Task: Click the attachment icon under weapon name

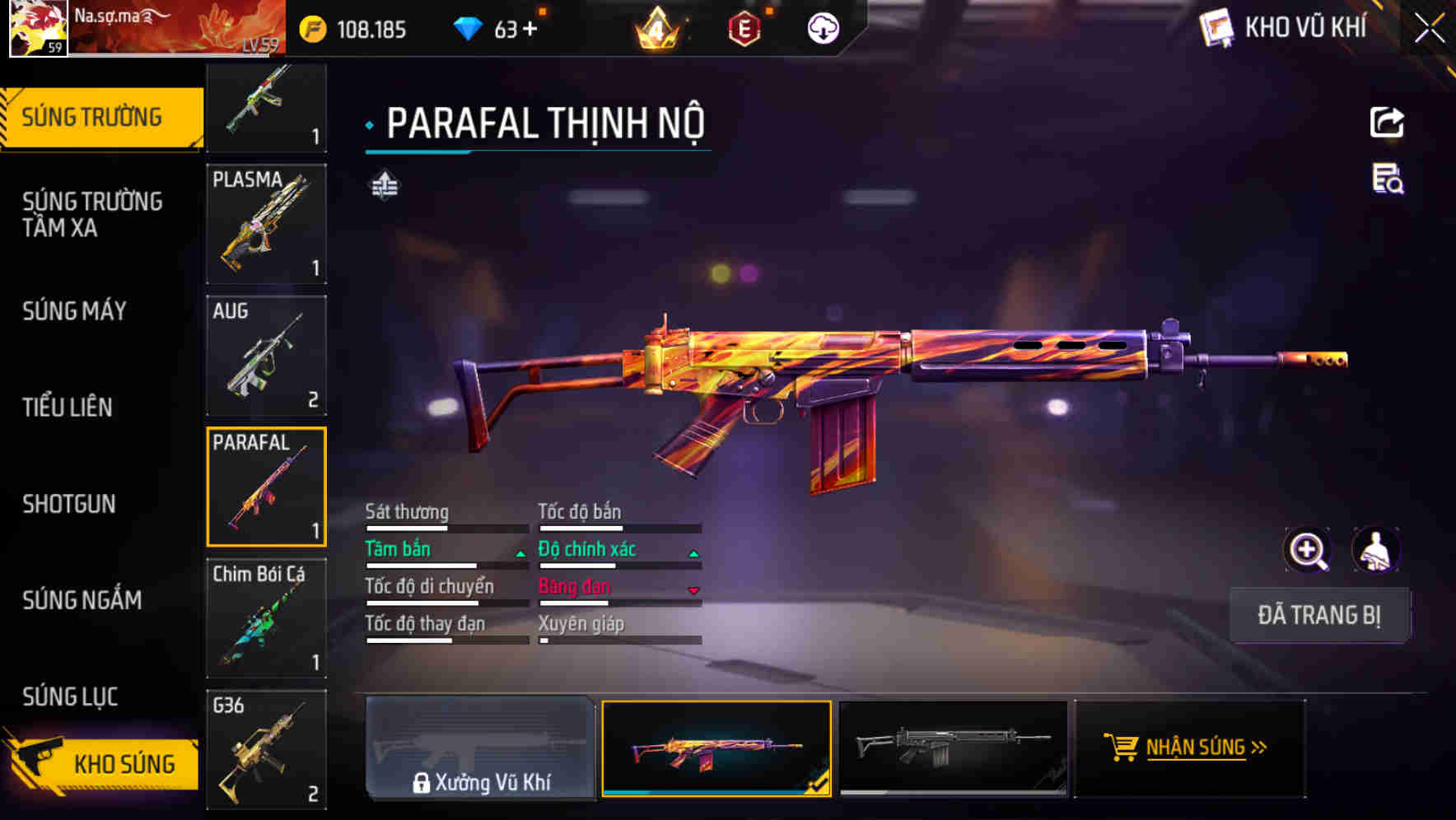Action: (383, 187)
